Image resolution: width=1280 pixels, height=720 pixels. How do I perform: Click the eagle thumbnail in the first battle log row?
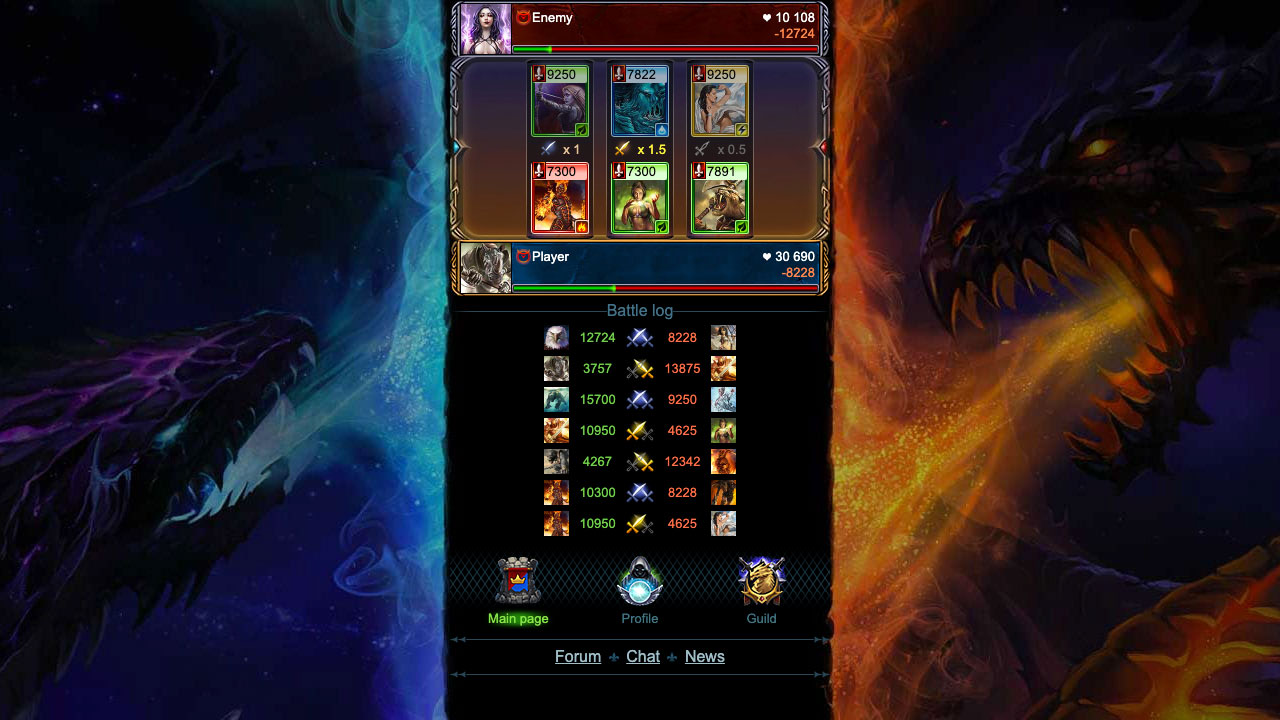(556, 338)
